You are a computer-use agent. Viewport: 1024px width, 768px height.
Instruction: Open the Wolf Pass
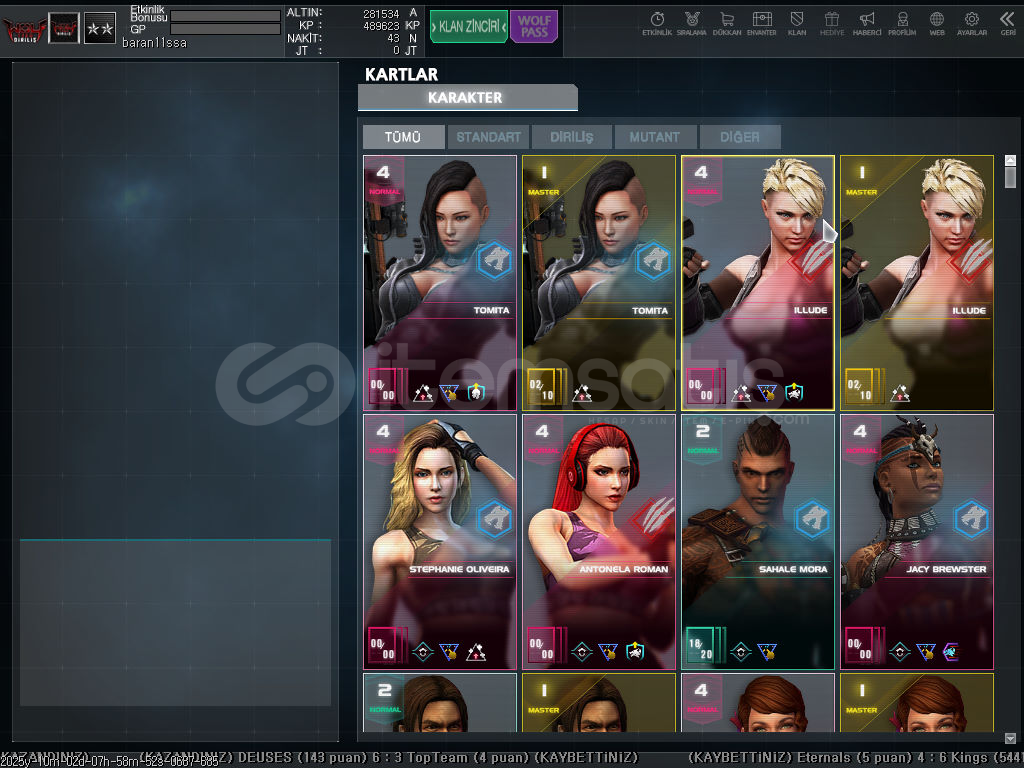534,27
